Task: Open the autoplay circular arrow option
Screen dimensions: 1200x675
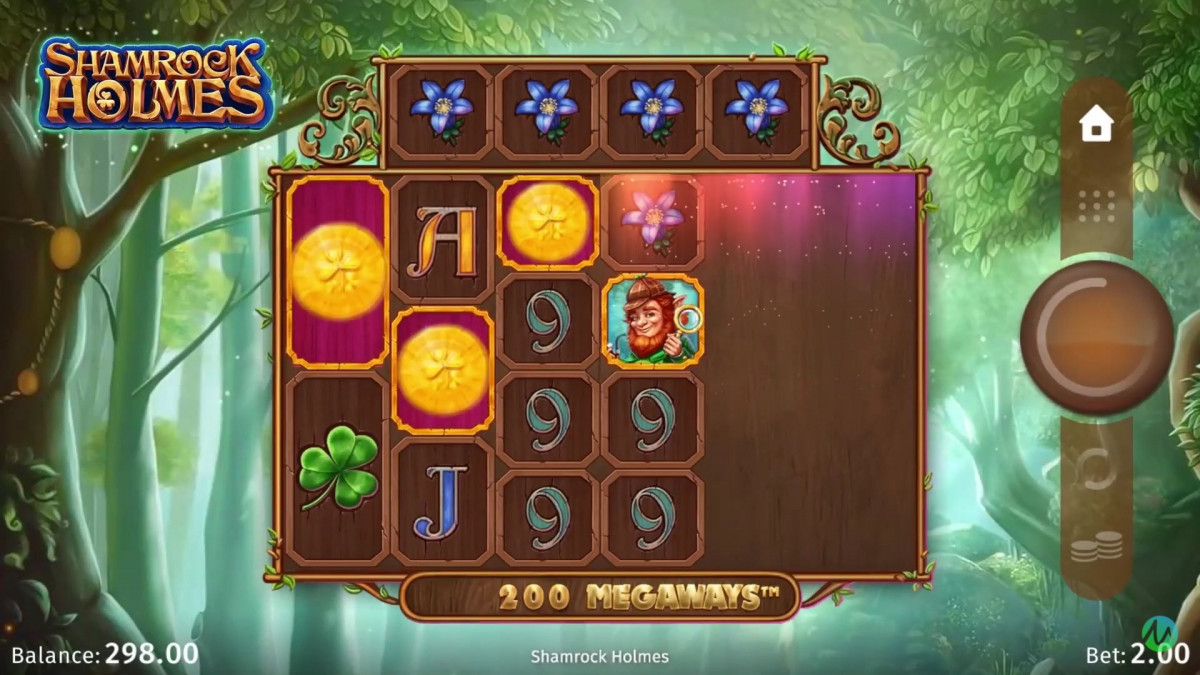Action: click(x=1095, y=469)
